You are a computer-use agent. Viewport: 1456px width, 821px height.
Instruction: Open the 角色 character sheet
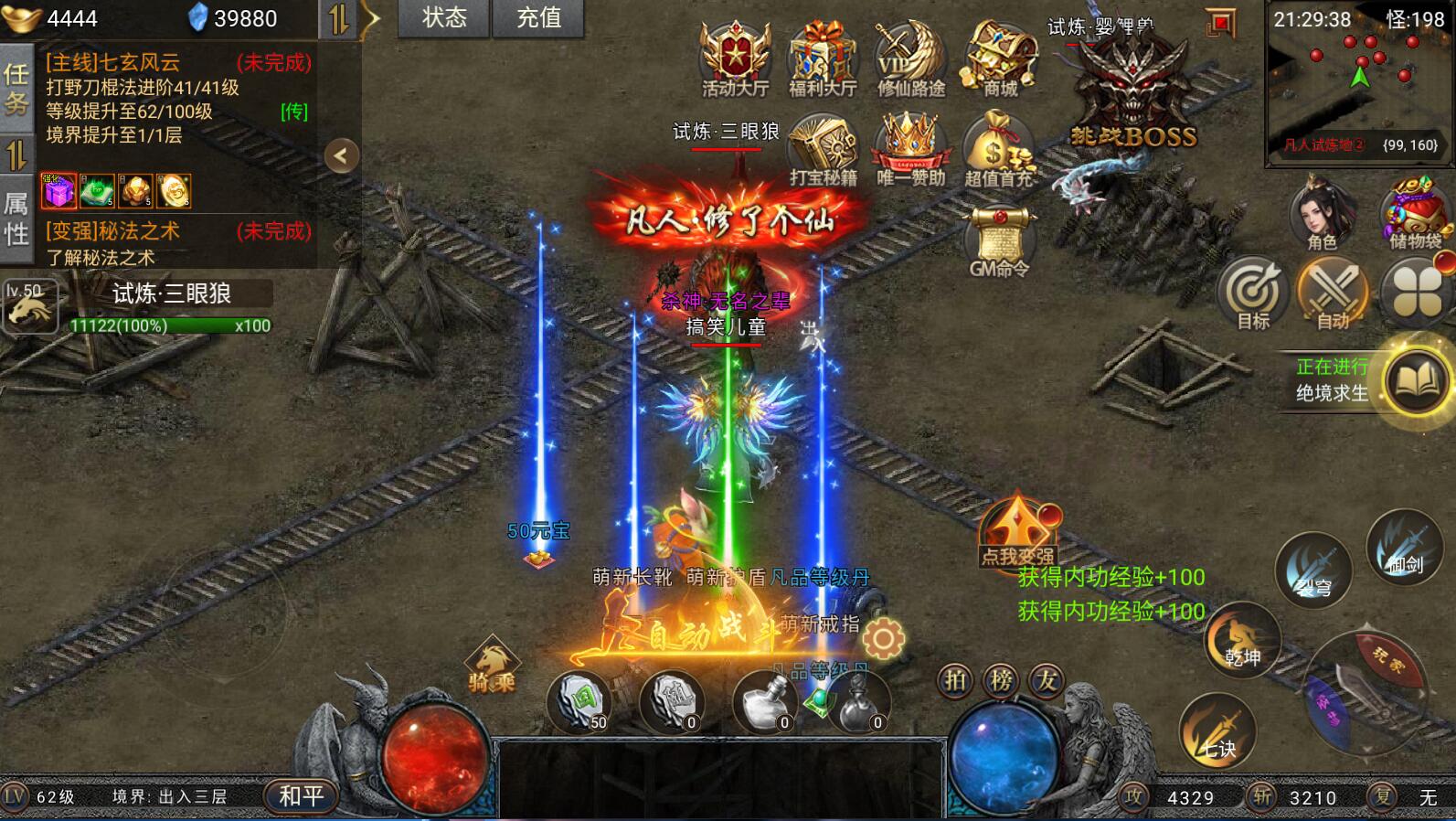1322,216
